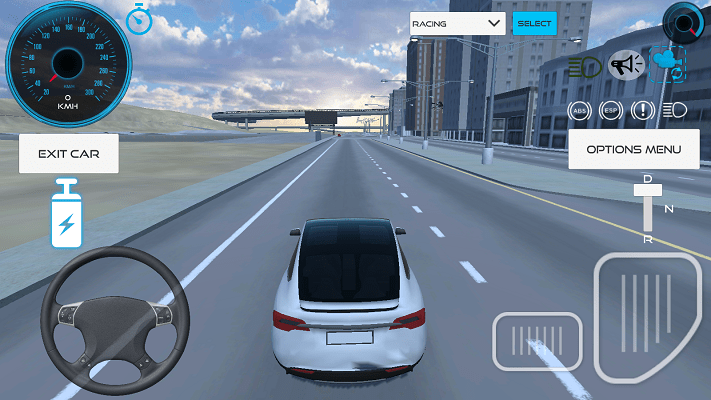Tap the stopwatch timer icon
This screenshot has height=400, width=711.
(x=140, y=18)
